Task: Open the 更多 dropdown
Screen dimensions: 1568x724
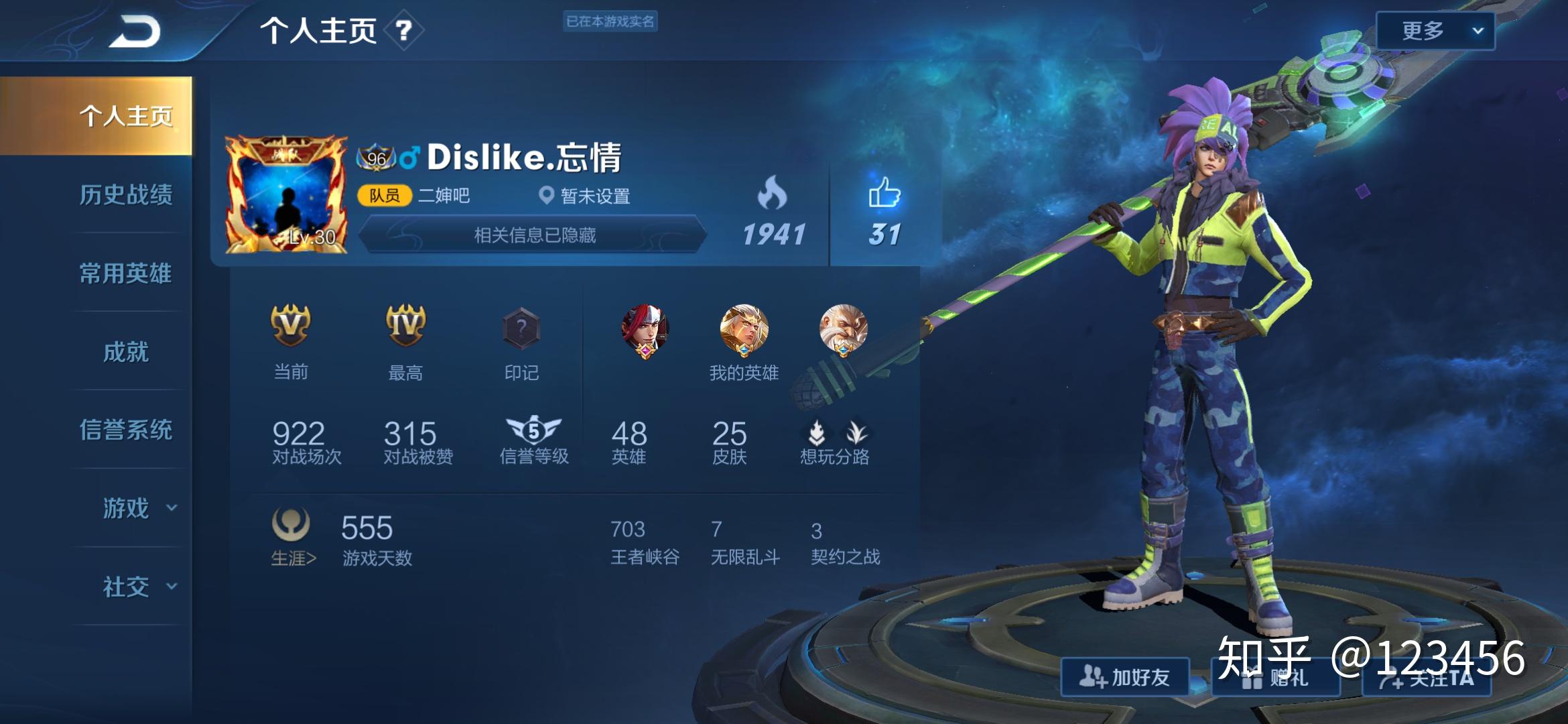Action: (x=1435, y=31)
